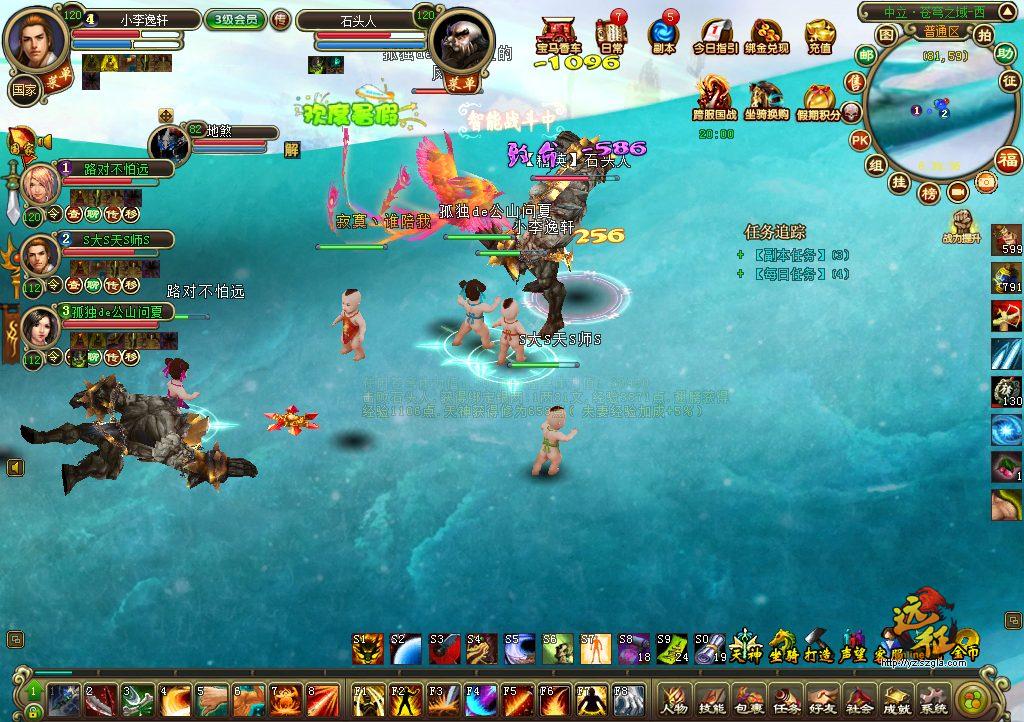Click the circular minimap

(x=929, y=108)
